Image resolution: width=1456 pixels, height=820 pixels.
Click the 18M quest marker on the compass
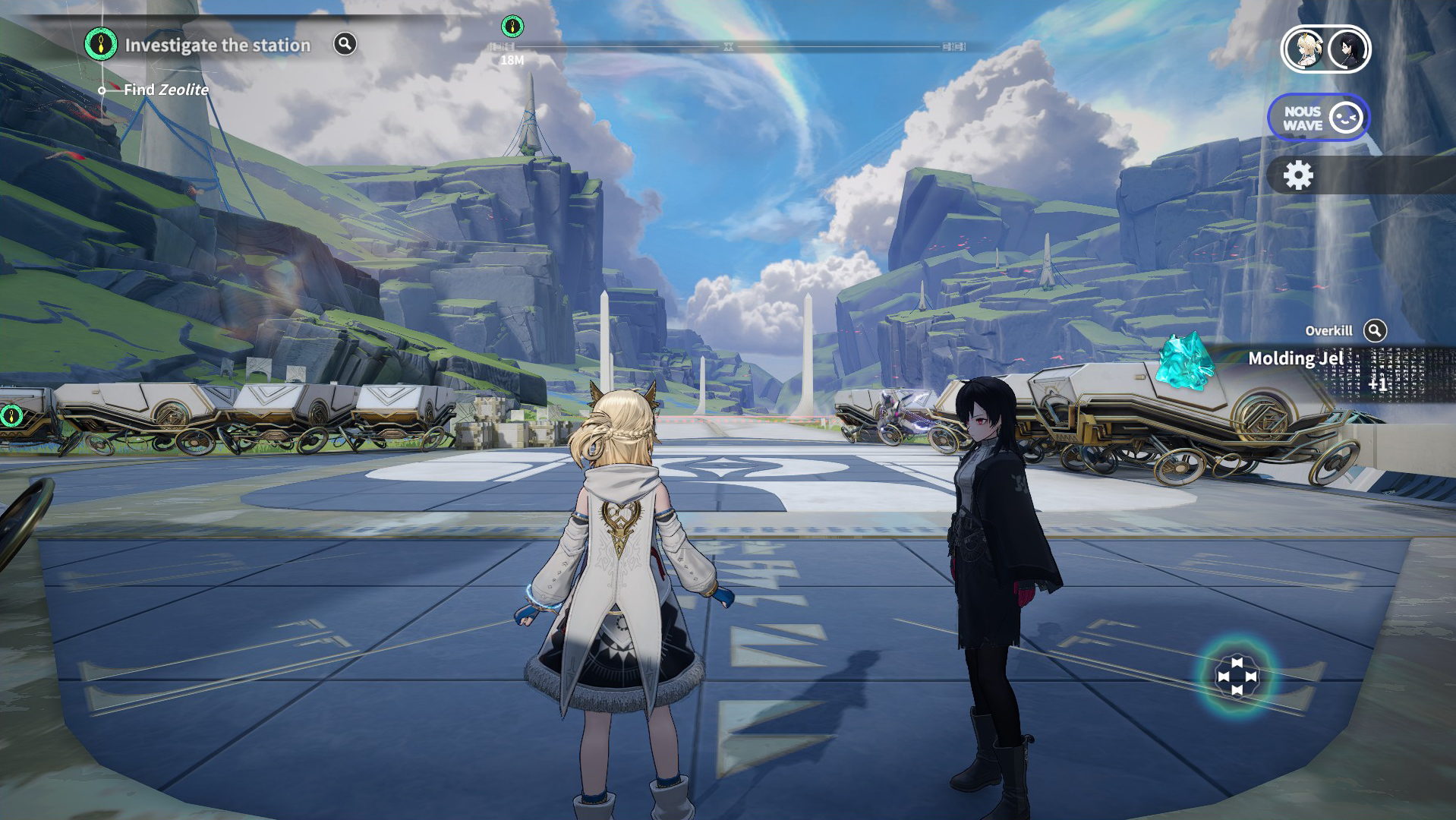[x=512, y=28]
